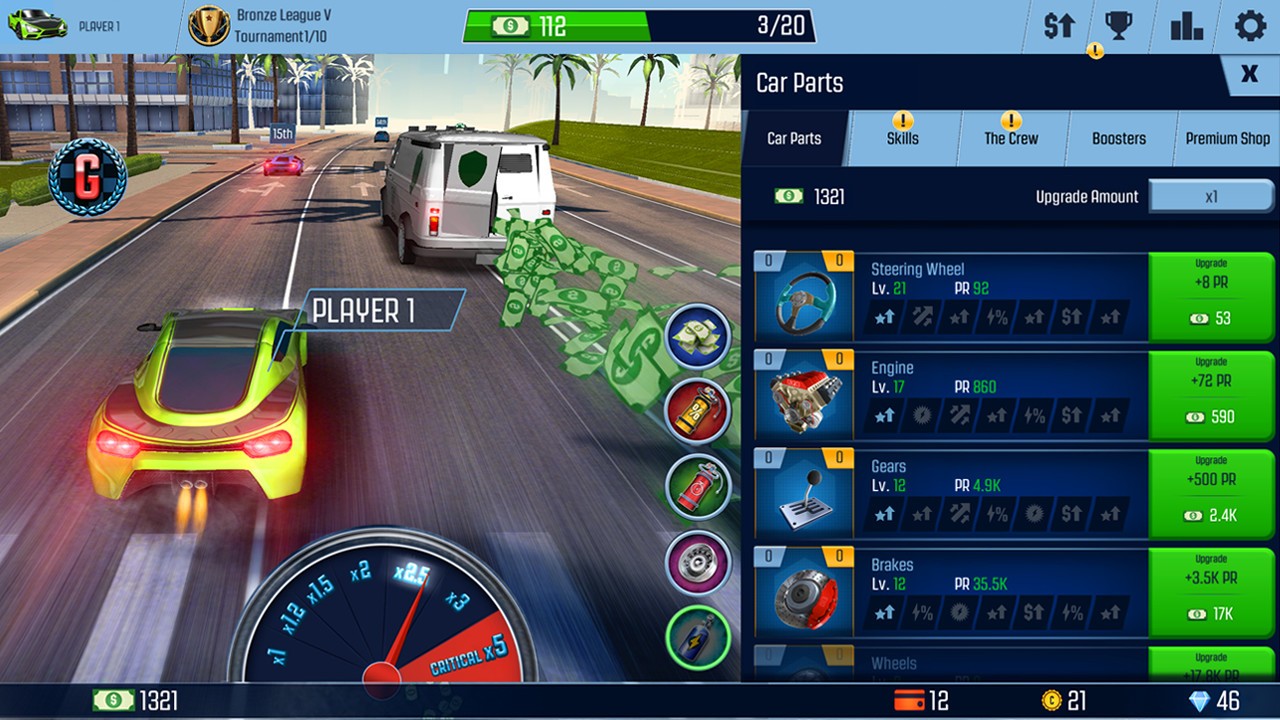Screen dimensions: 1280x720
Task: Select the Boosters tab
Action: point(1118,138)
